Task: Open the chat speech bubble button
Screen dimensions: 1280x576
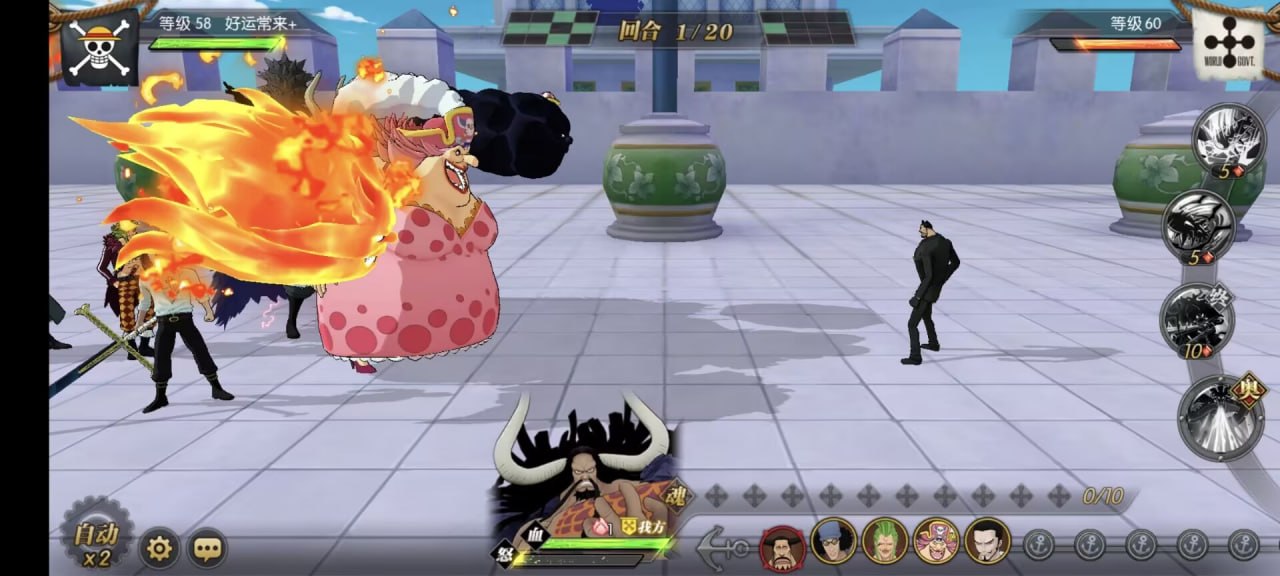Action: [x=207, y=548]
